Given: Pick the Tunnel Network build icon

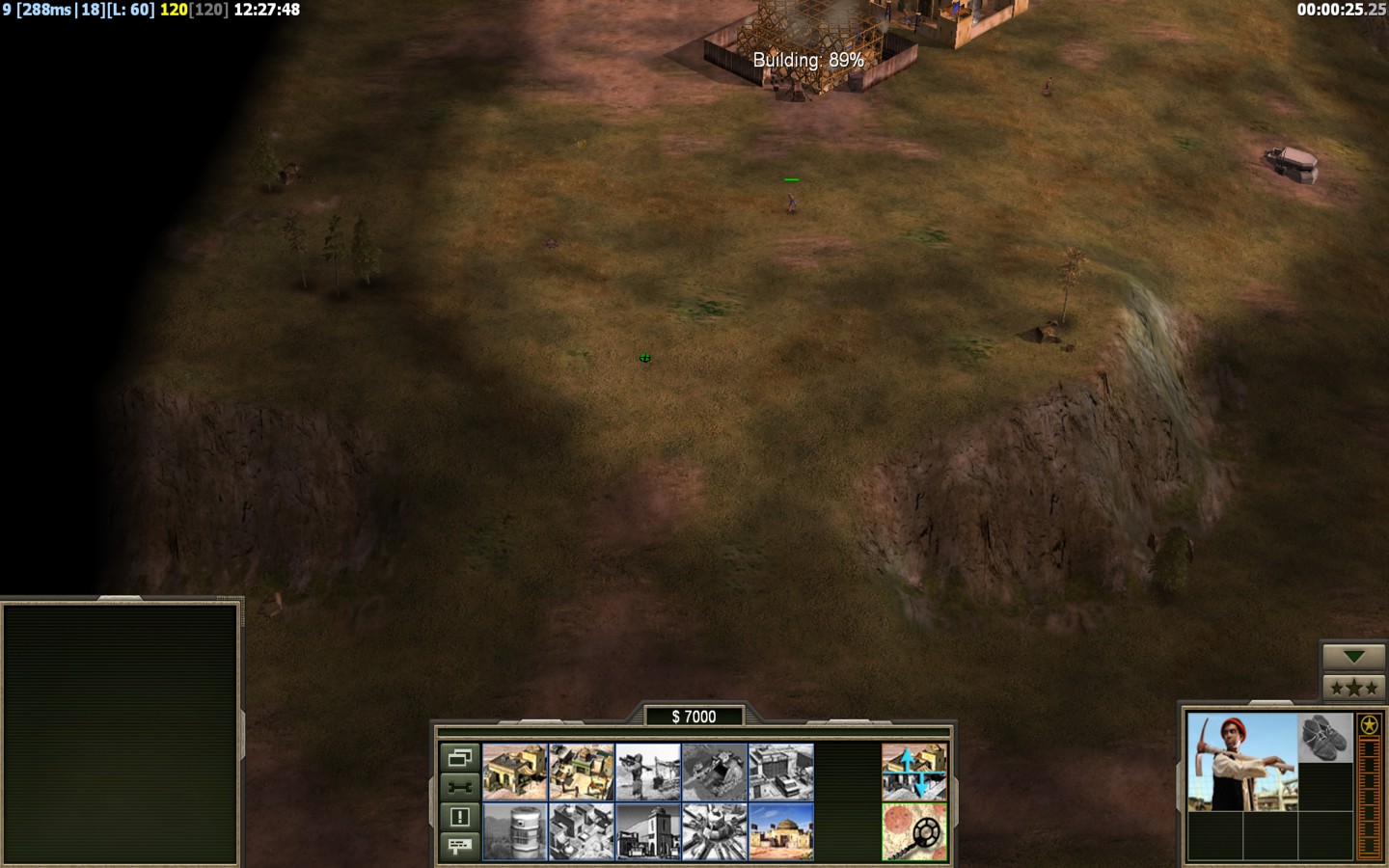Looking at the screenshot, I should pyautogui.click(x=715, y=772).
